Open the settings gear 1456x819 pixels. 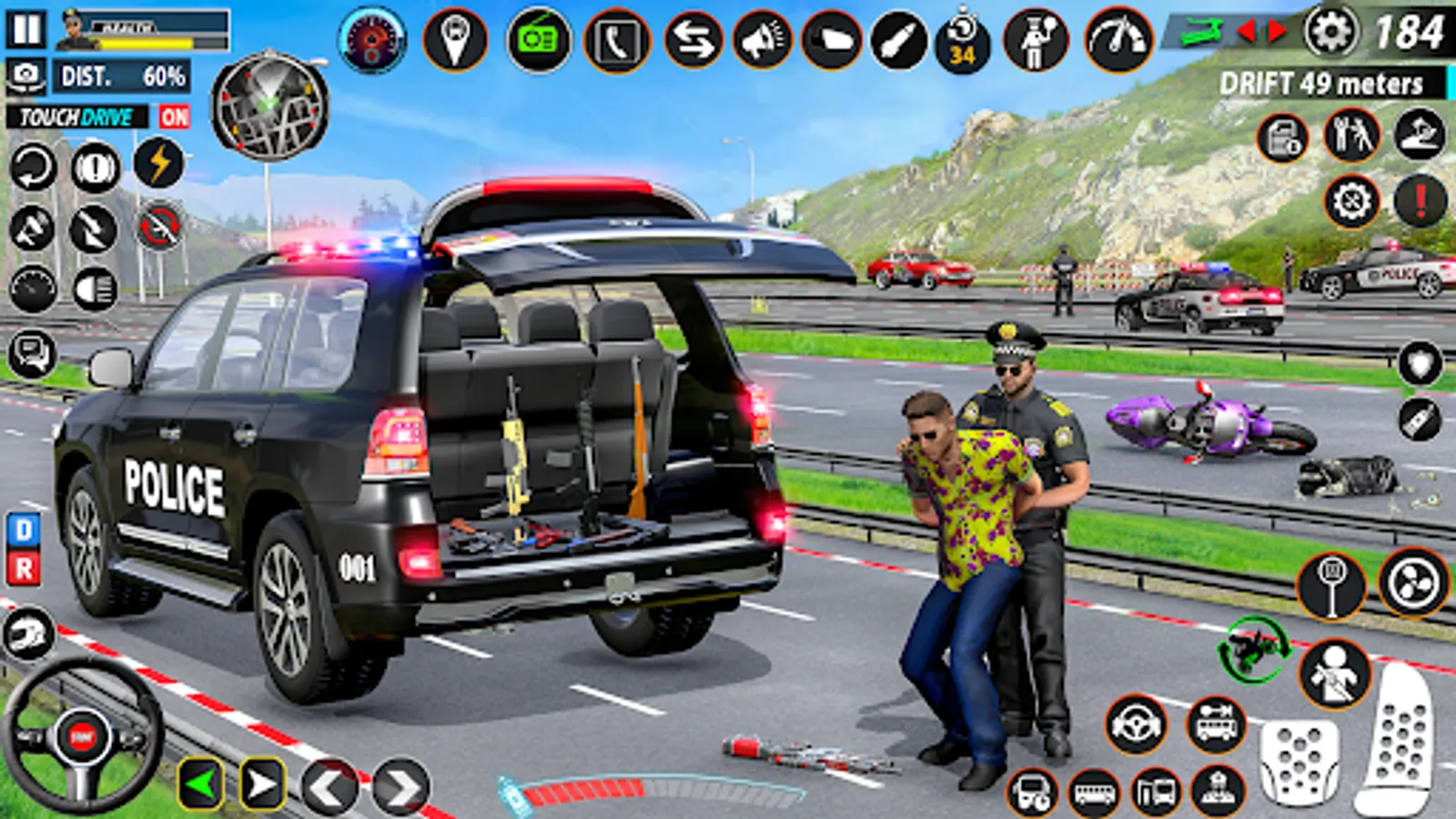click(1330, 33)
